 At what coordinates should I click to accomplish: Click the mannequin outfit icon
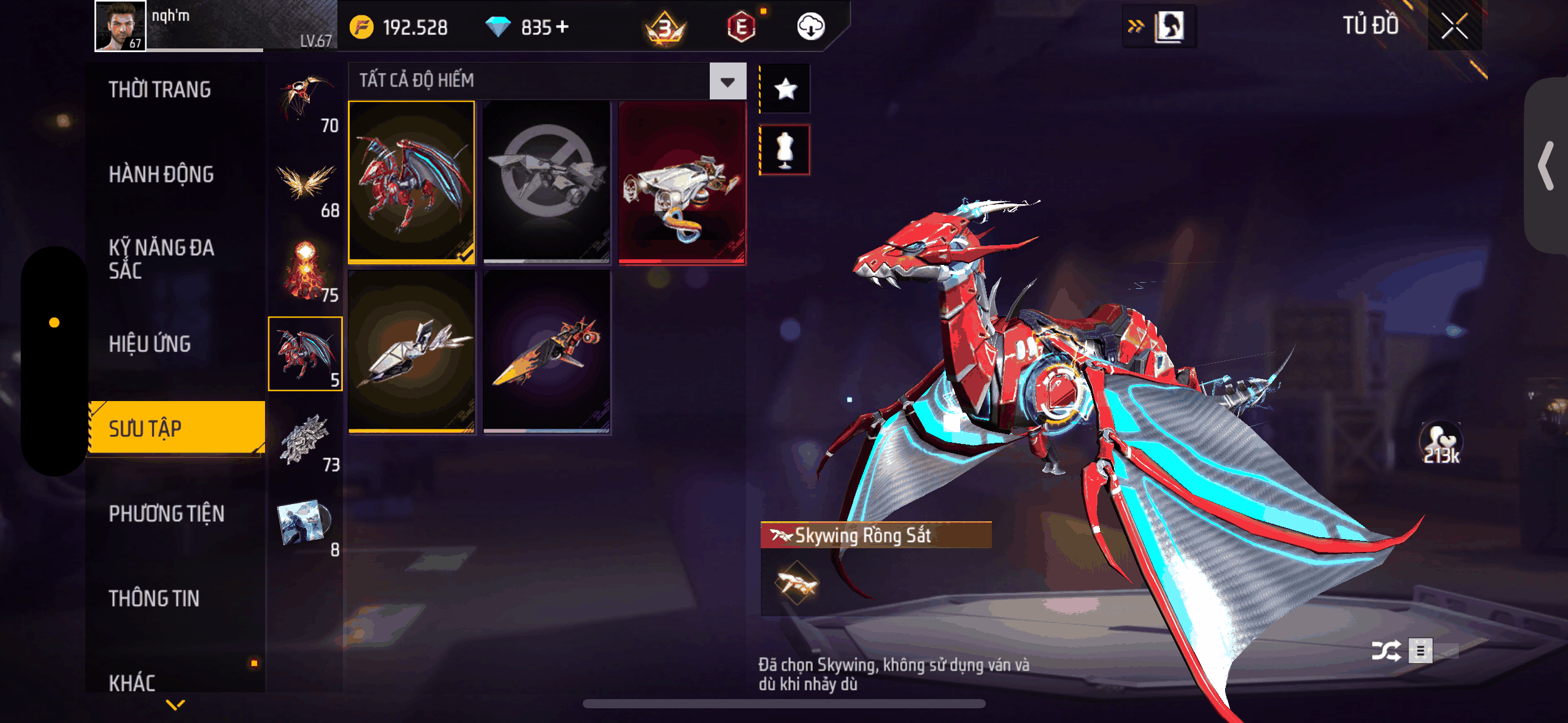pyautogui.click(x=785, y=150)
